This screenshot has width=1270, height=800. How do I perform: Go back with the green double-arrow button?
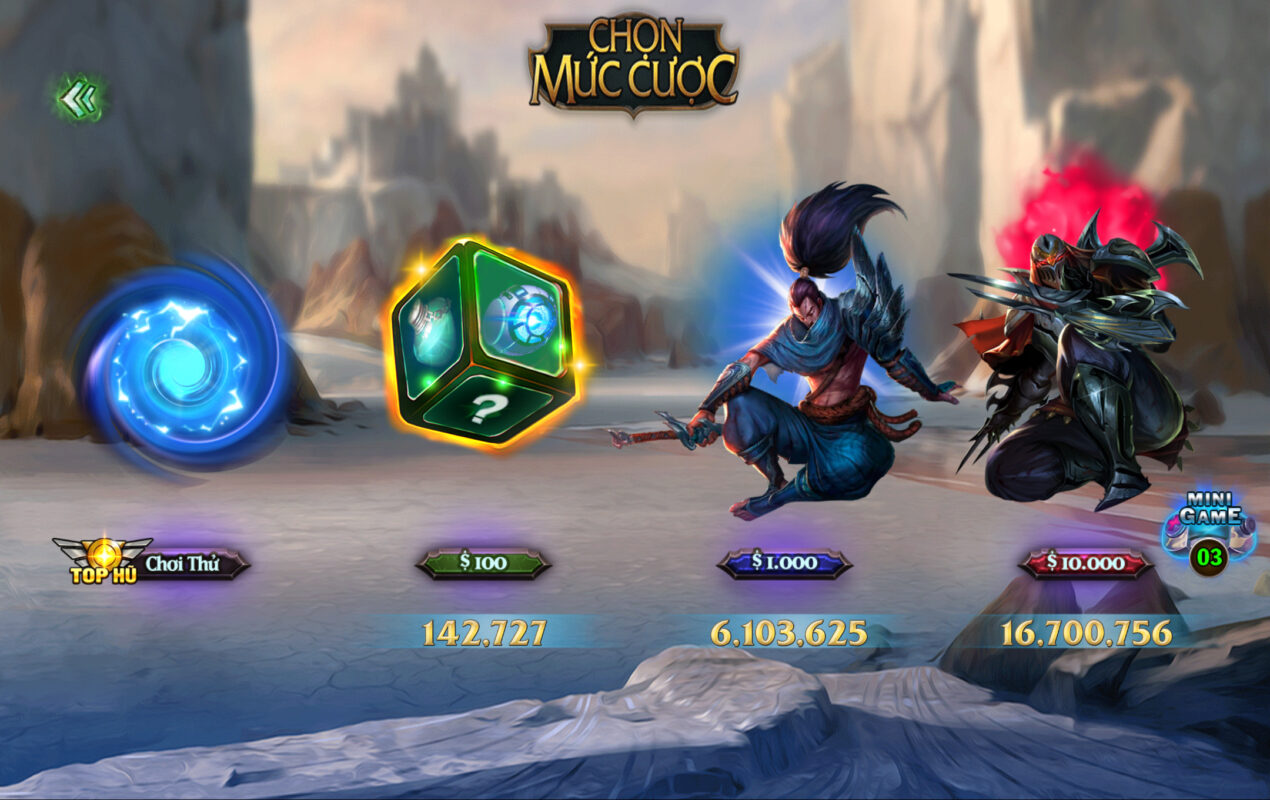pyautogui.click(x=78, y=98)
